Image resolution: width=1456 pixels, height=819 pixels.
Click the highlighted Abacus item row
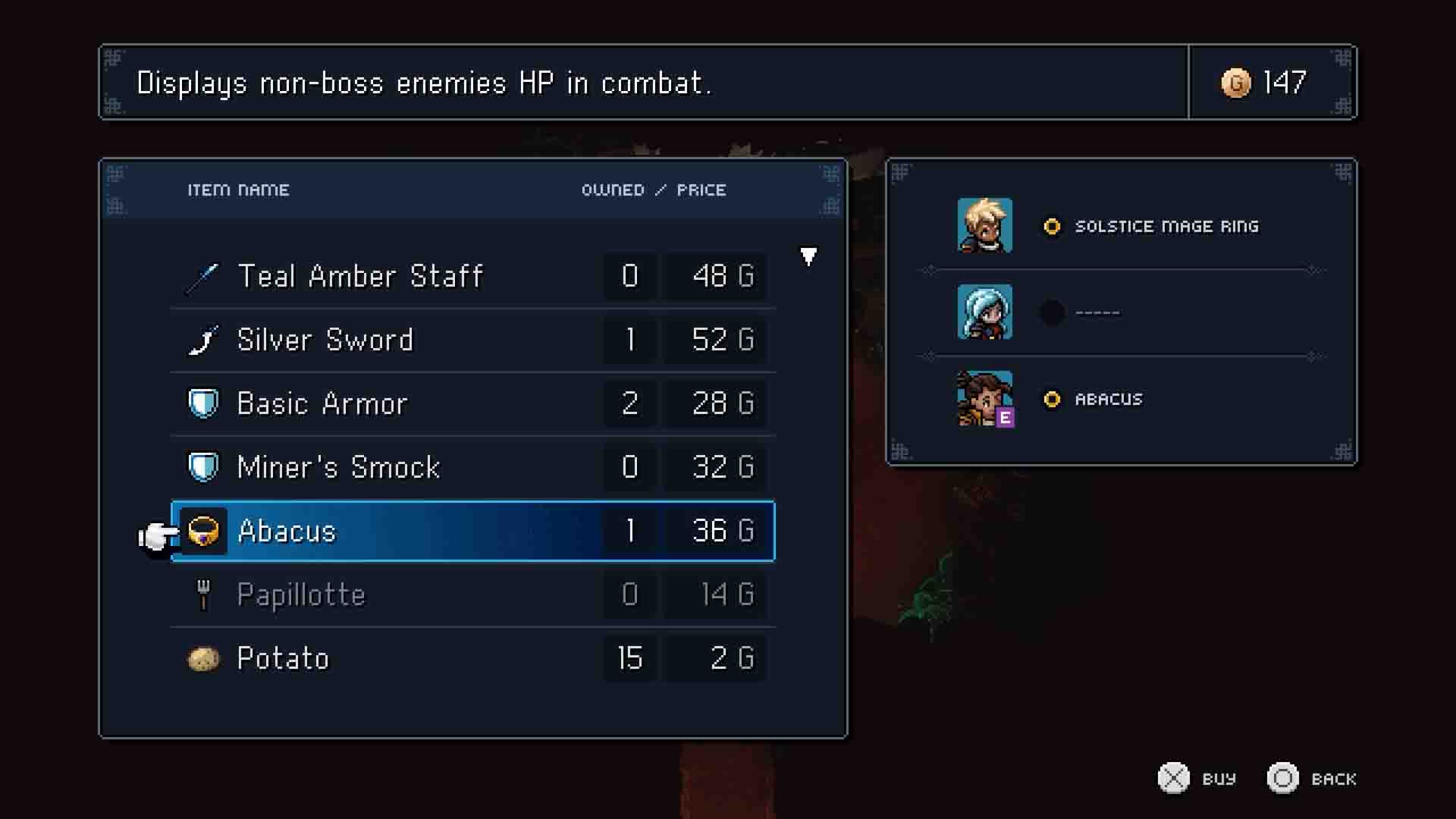[473, 531]
